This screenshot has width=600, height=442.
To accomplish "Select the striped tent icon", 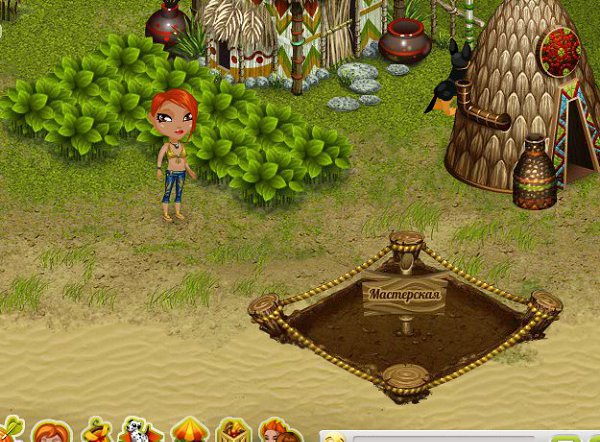I will (x=188, y=431).
